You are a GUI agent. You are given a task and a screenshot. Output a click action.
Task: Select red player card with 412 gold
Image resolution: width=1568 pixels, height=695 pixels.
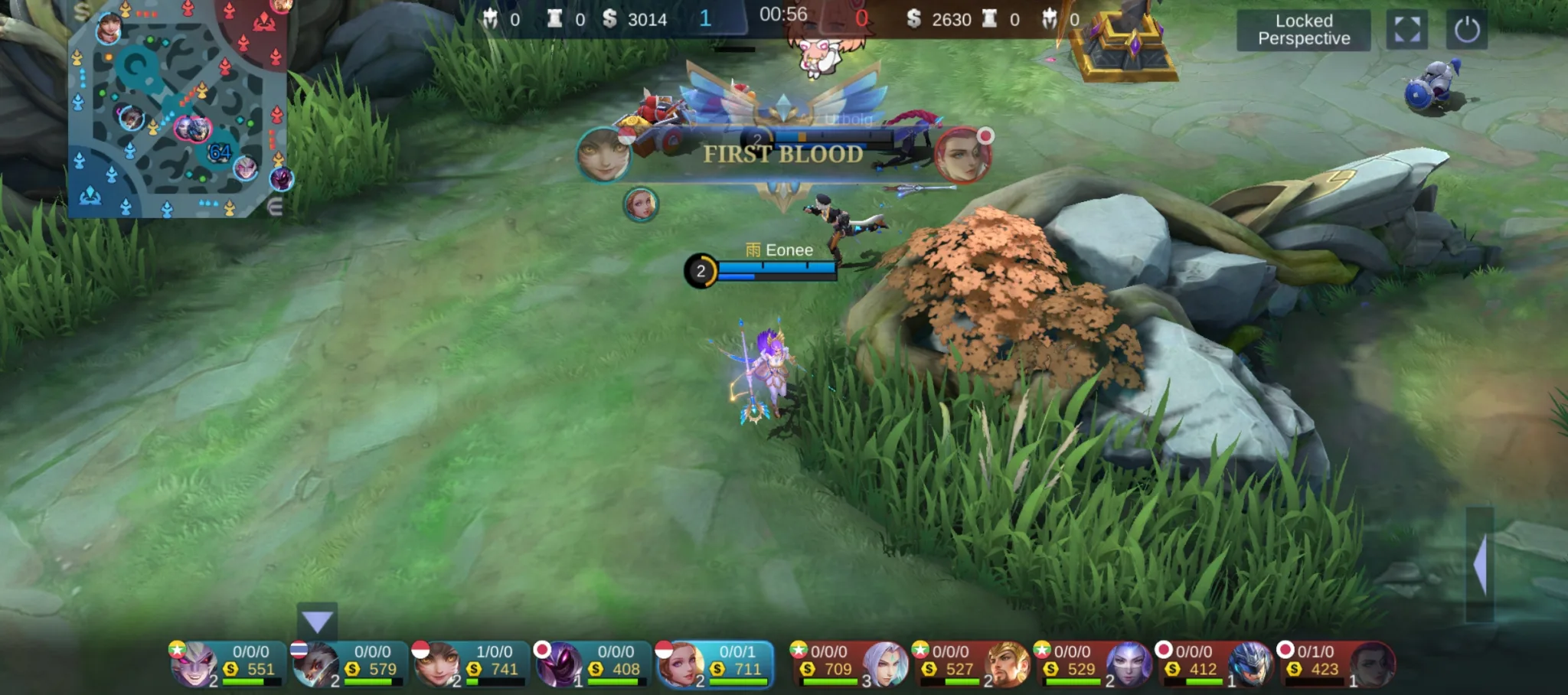point(1214,664)
